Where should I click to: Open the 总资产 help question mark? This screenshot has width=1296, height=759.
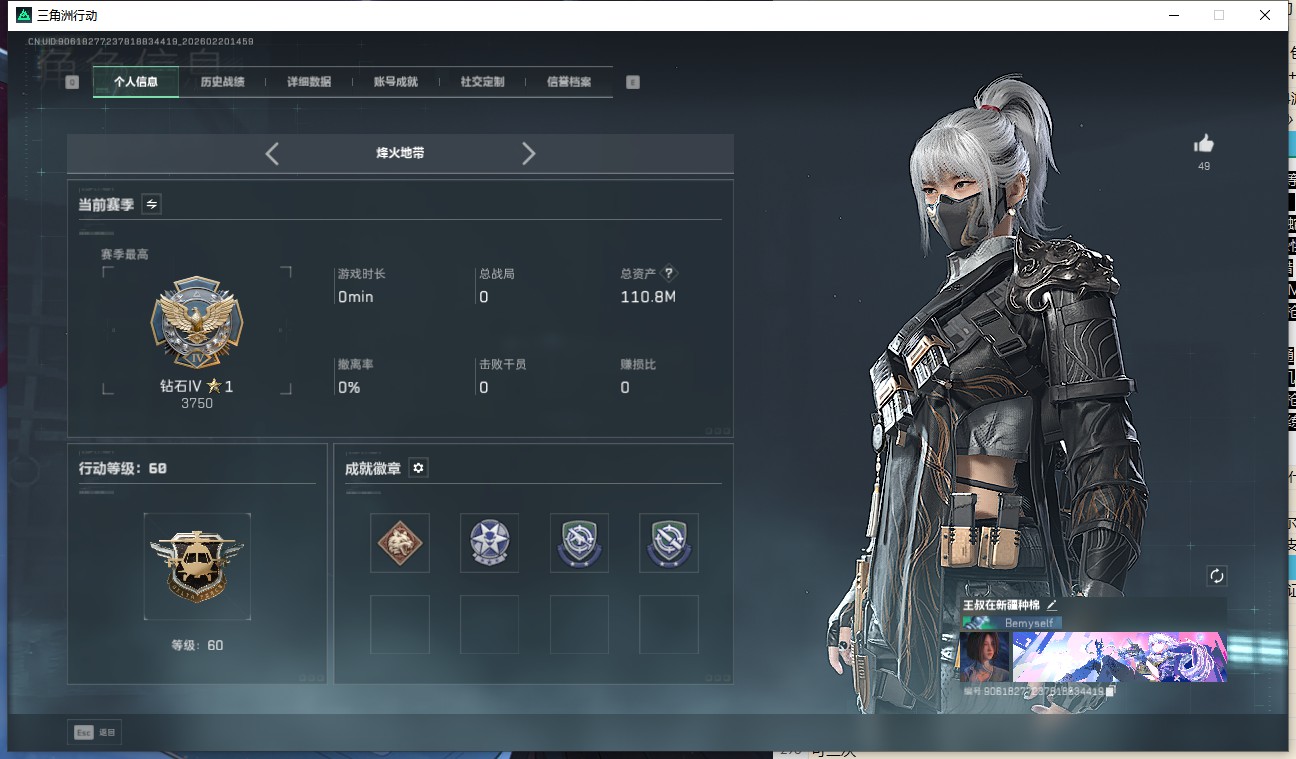click(667, 272)
